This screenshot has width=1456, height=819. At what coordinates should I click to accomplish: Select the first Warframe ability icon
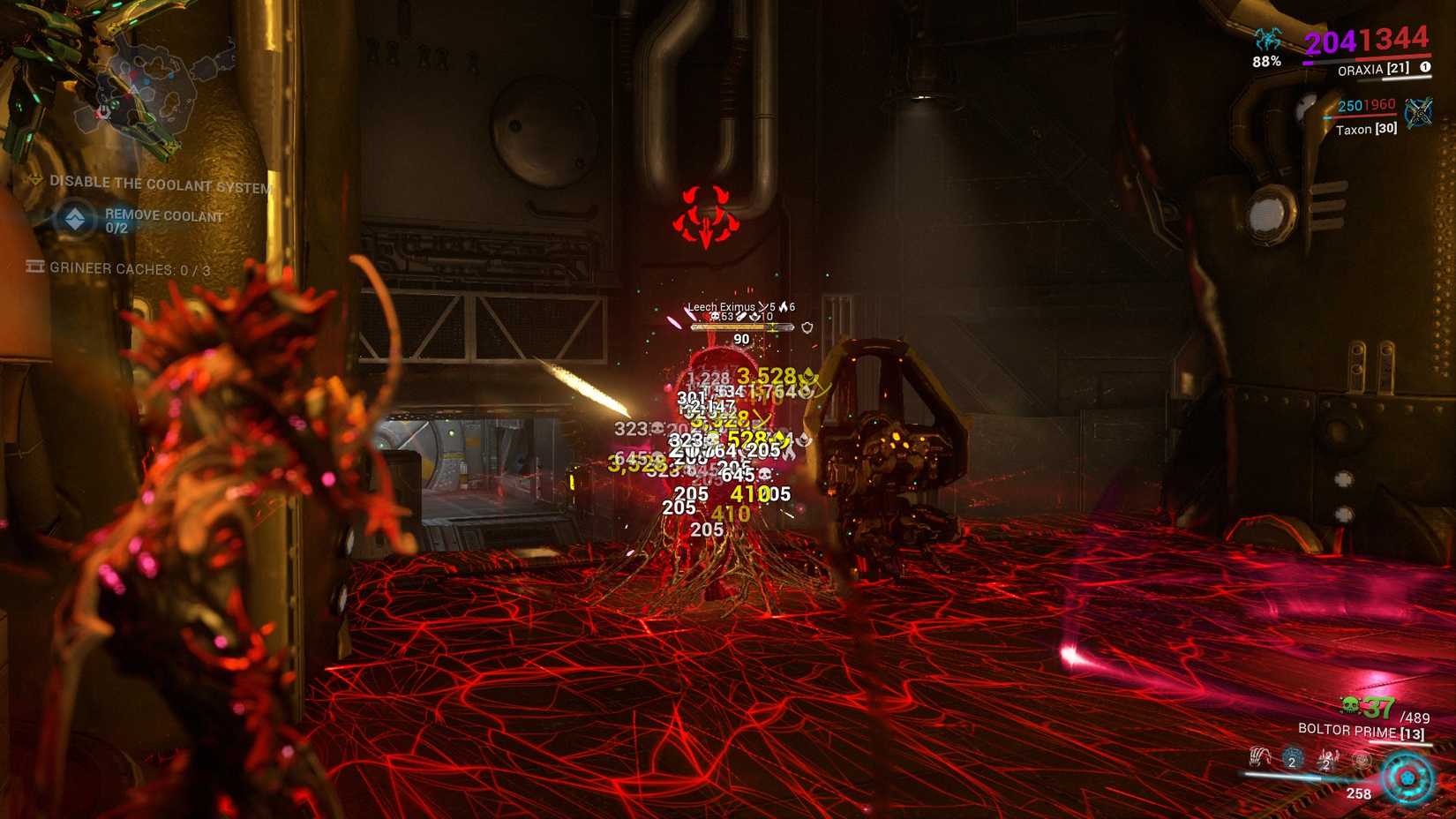1260,757
